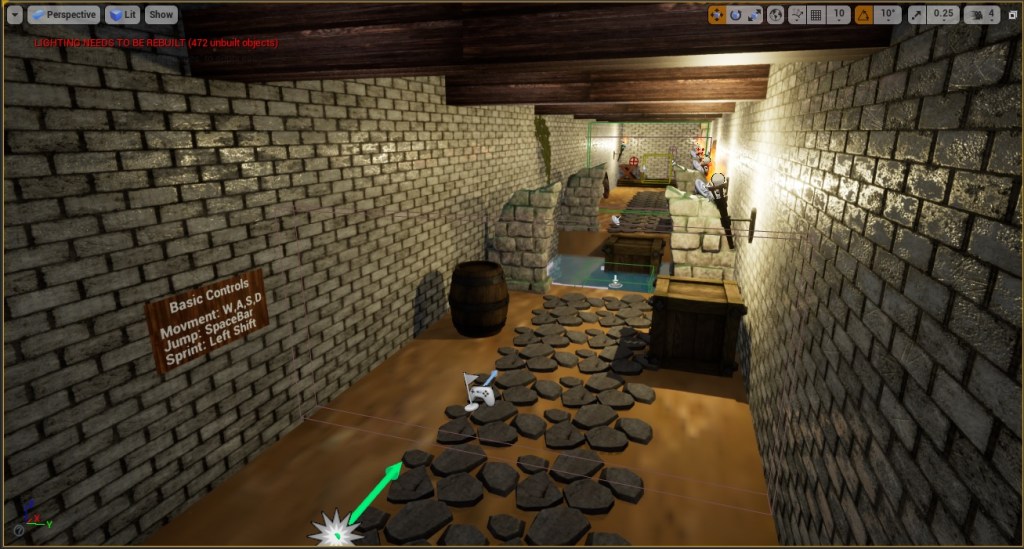Screen dimensions: 1024x549
Task: Open the 0.25 scale snap dropdown
Action: point(943,15)
